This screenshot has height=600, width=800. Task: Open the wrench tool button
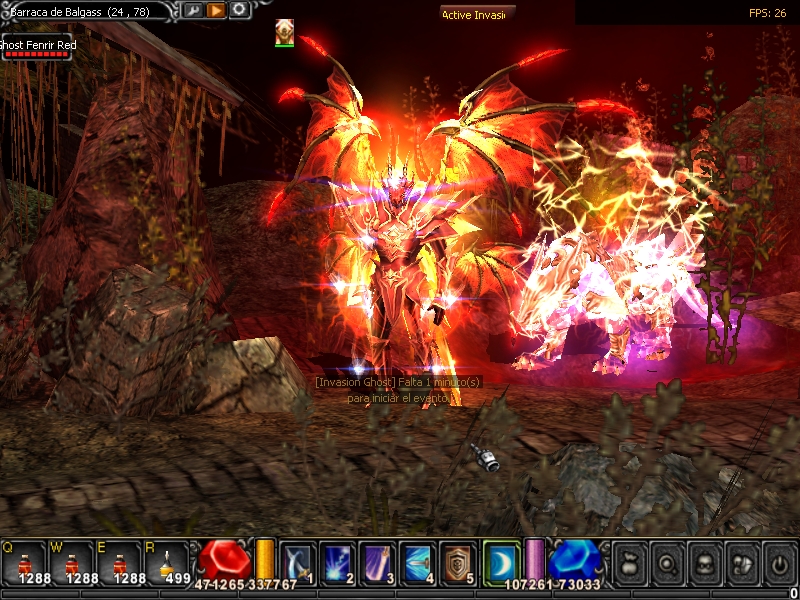192,10
